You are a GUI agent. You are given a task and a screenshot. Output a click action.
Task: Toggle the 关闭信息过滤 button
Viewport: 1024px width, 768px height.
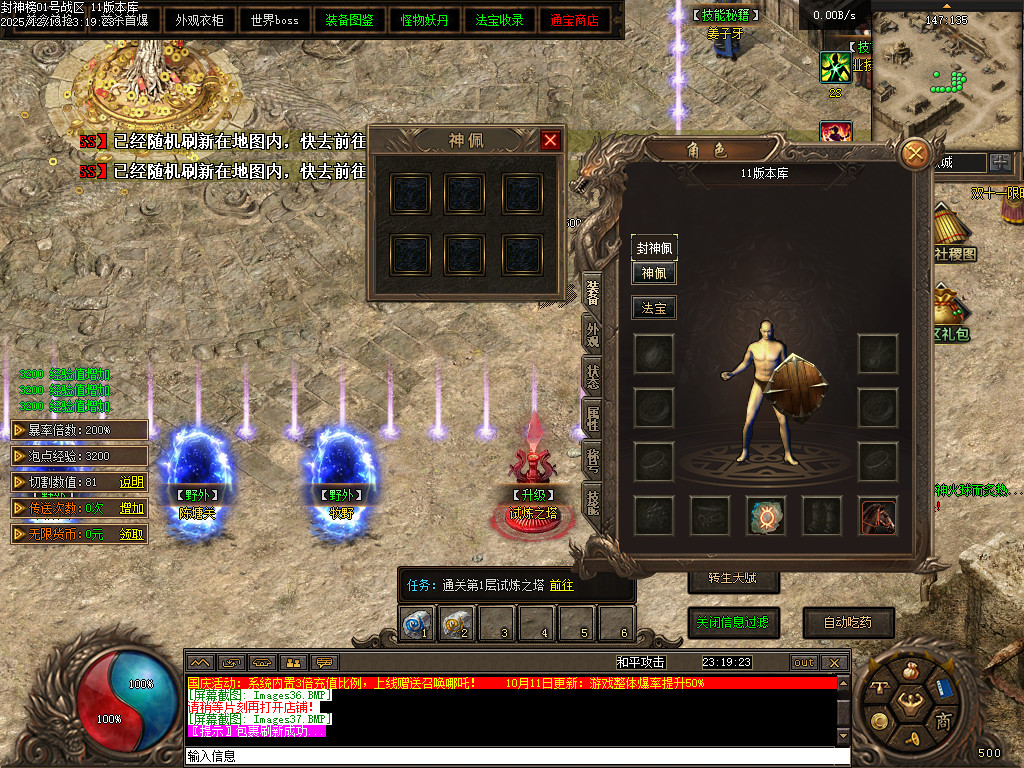coord(733,622)
